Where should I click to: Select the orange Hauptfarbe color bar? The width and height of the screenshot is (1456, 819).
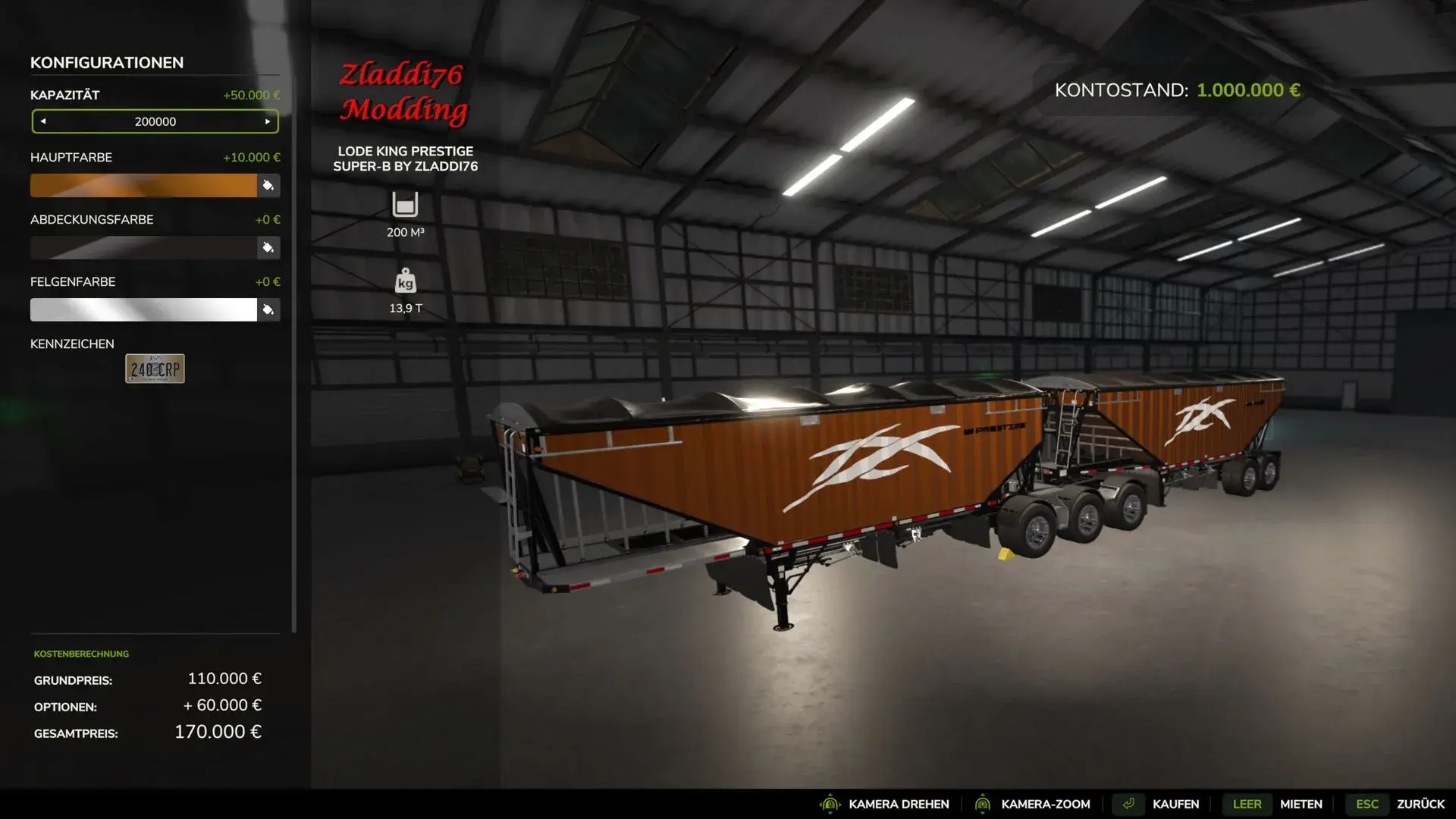[144, 185]
